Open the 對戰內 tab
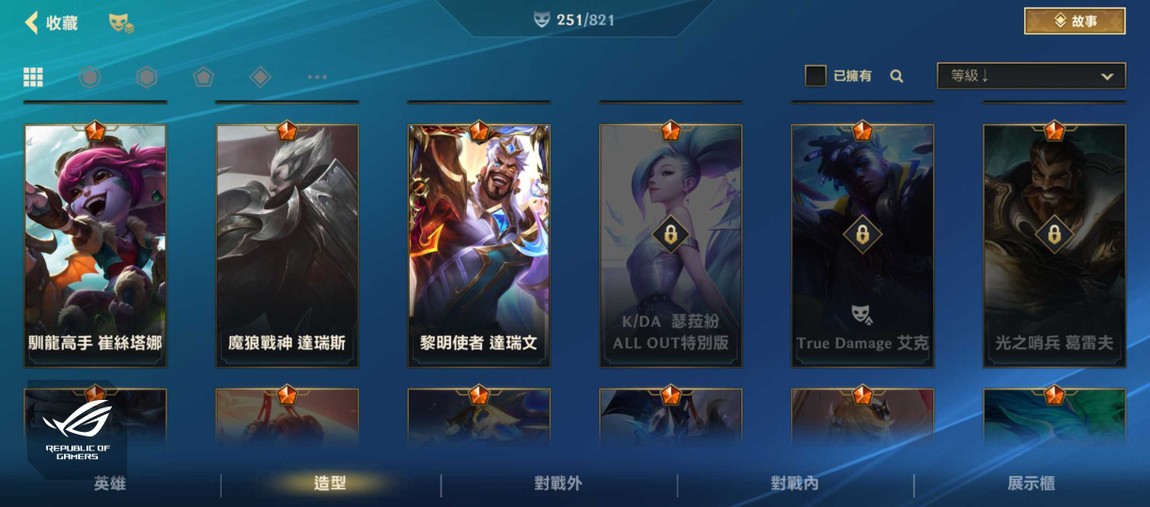The width and height of the screenshot is (1150, 507). click(x=795, y=484)
